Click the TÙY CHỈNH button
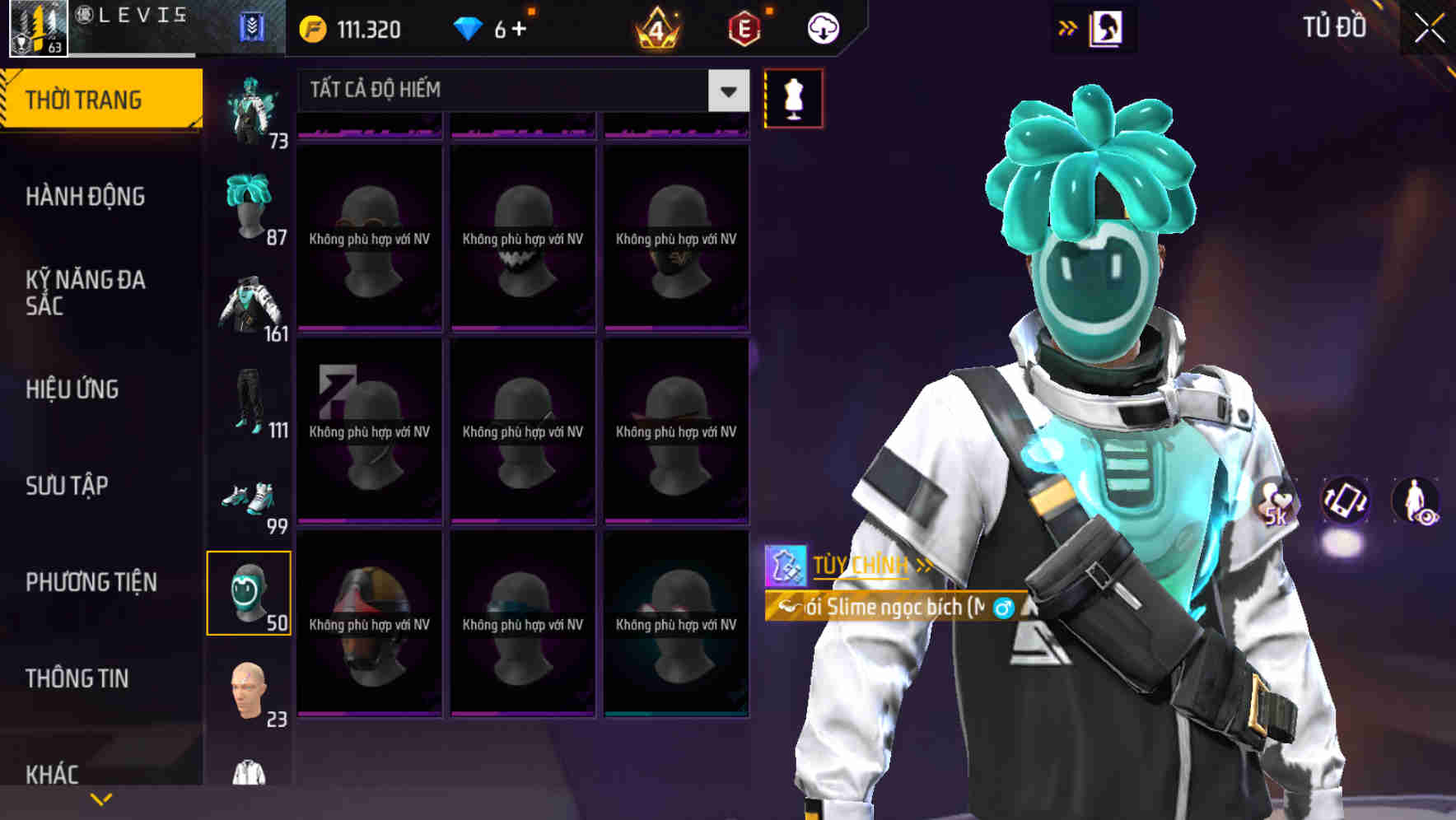Screen dimensions: 1456x820 [860, 565]
